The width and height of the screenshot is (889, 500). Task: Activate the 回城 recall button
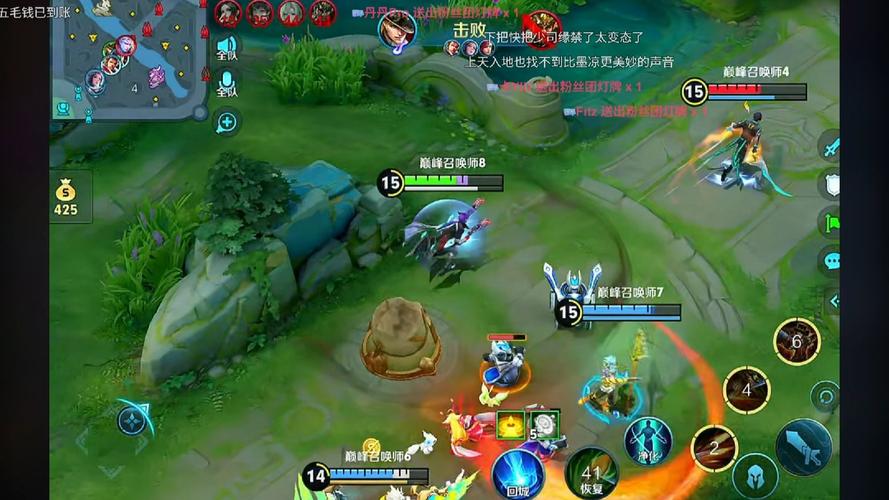517,472
